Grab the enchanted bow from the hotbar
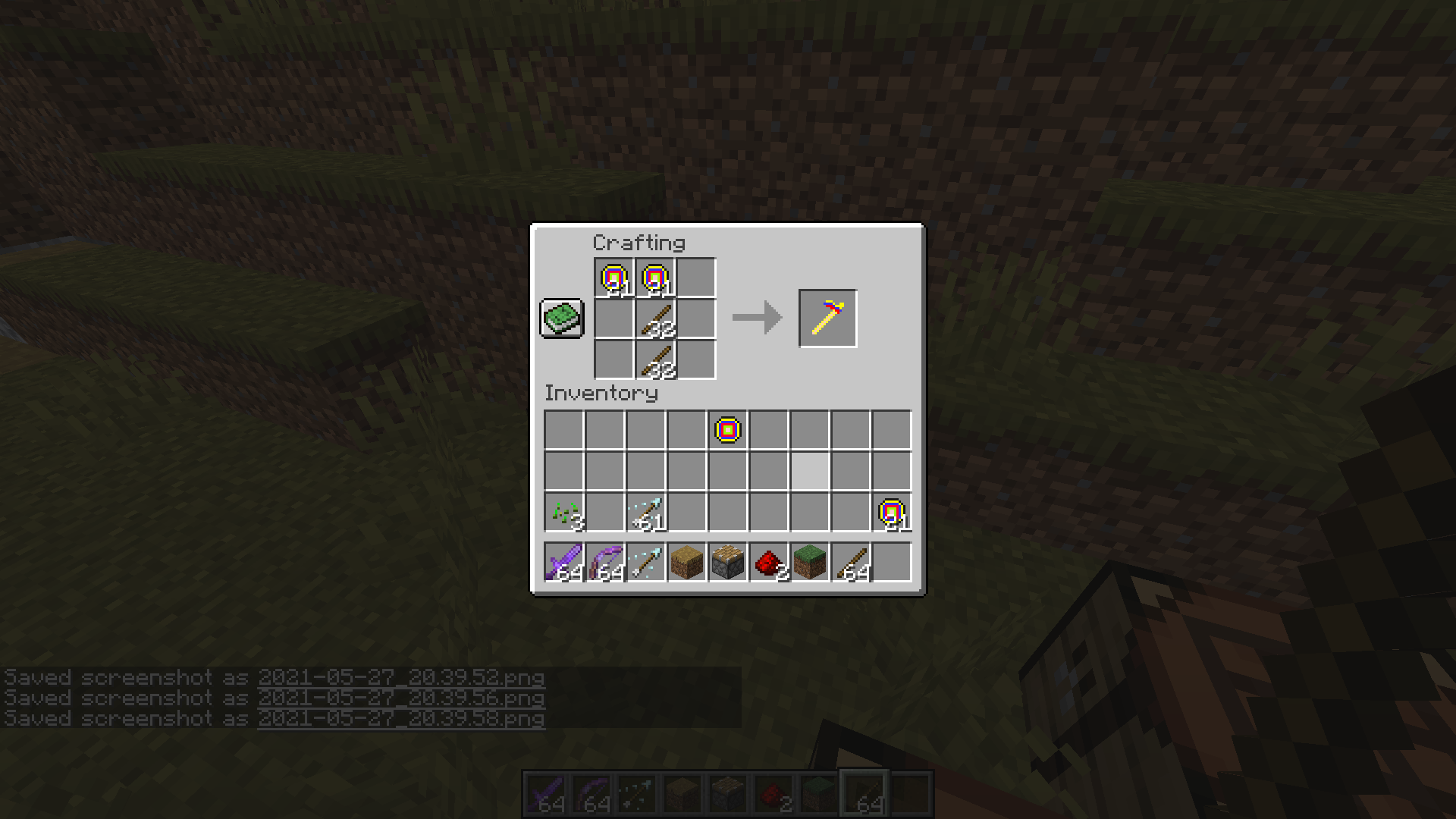Viewport: 1456px width, 819px height. tap(604, 561)
